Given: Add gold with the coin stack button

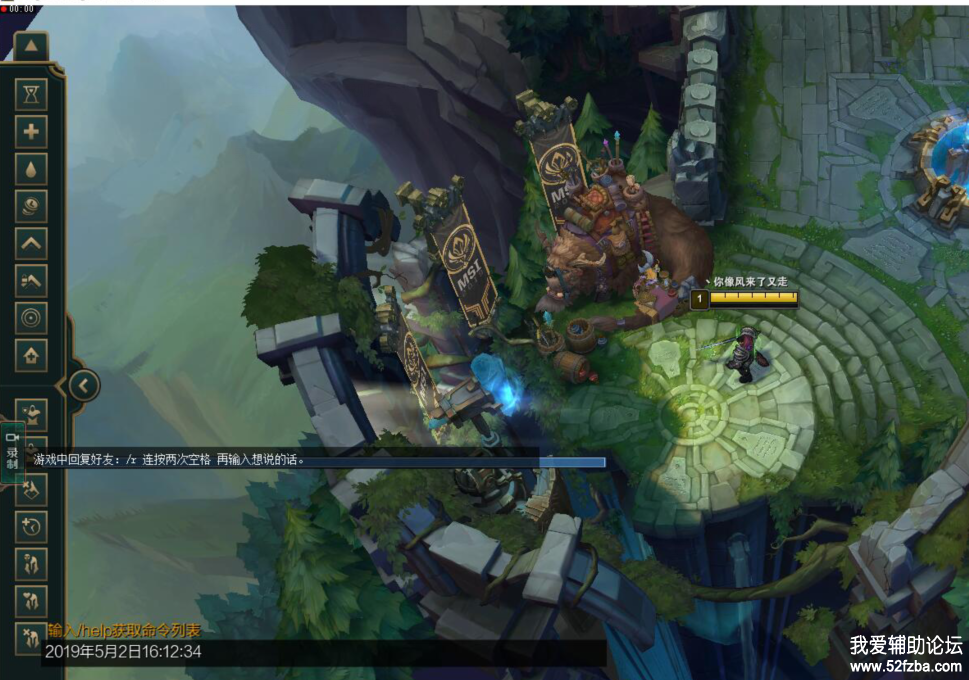Looking at the screenshot, I should coord(32,205).
